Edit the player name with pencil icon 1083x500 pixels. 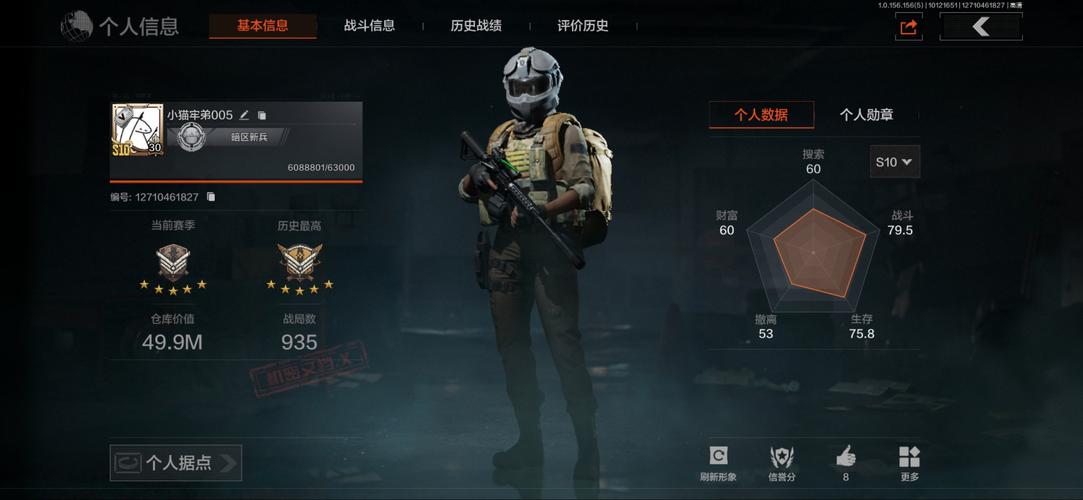pyautogui.click(x=245, y=115)
